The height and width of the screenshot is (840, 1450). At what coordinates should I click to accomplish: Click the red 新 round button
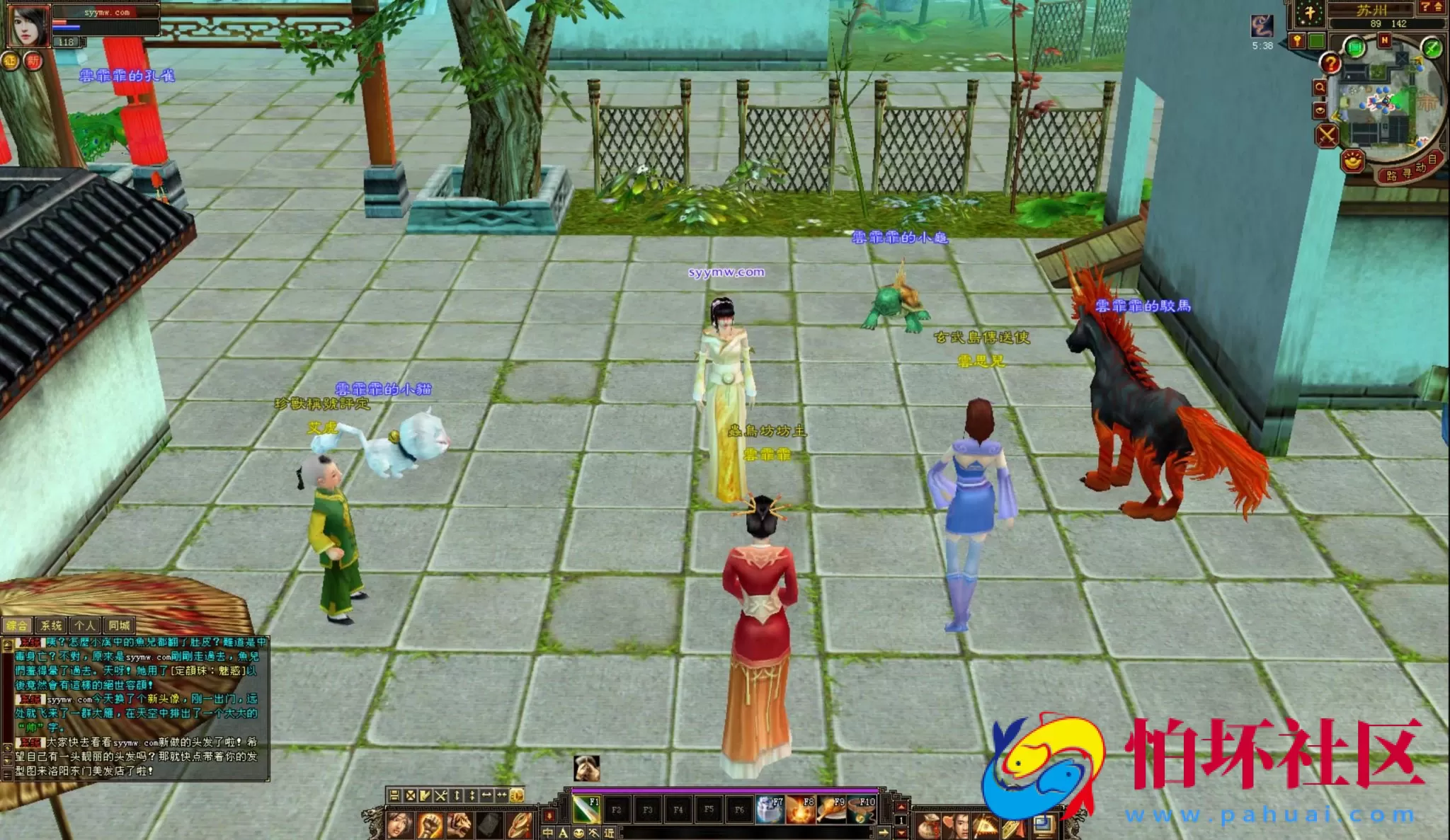point(33,62)
